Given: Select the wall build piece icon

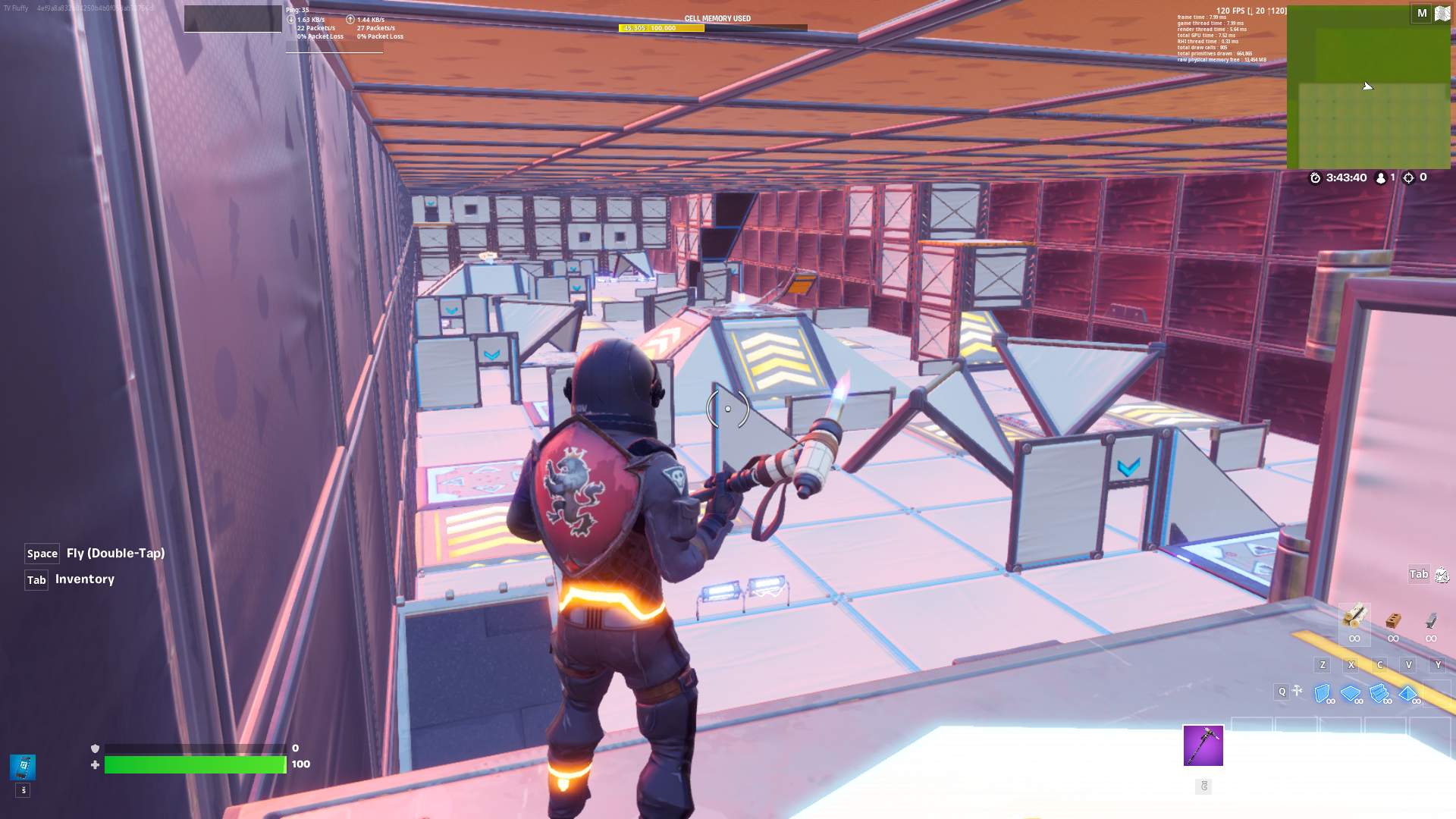Looking at the screenshot, I should click(1321, 692).
